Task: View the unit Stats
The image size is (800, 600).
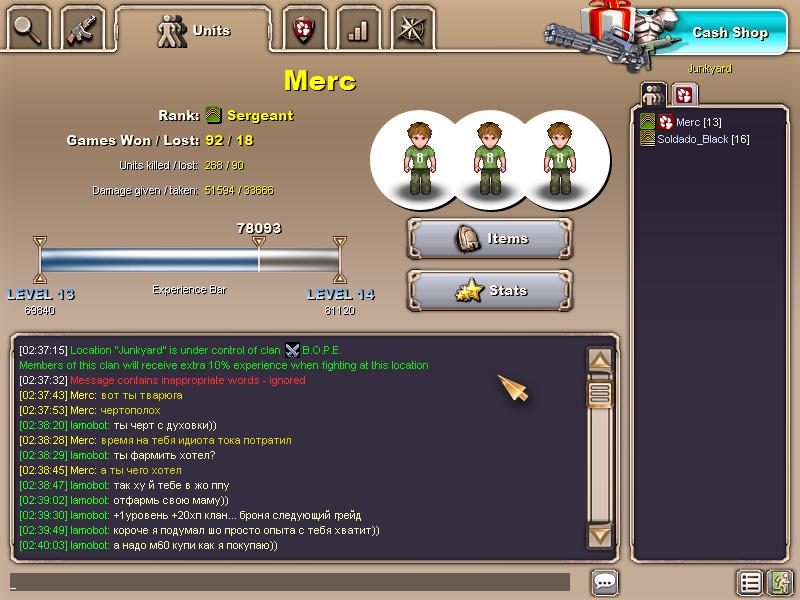Action: pyautogui.click(x=490, y=291)
